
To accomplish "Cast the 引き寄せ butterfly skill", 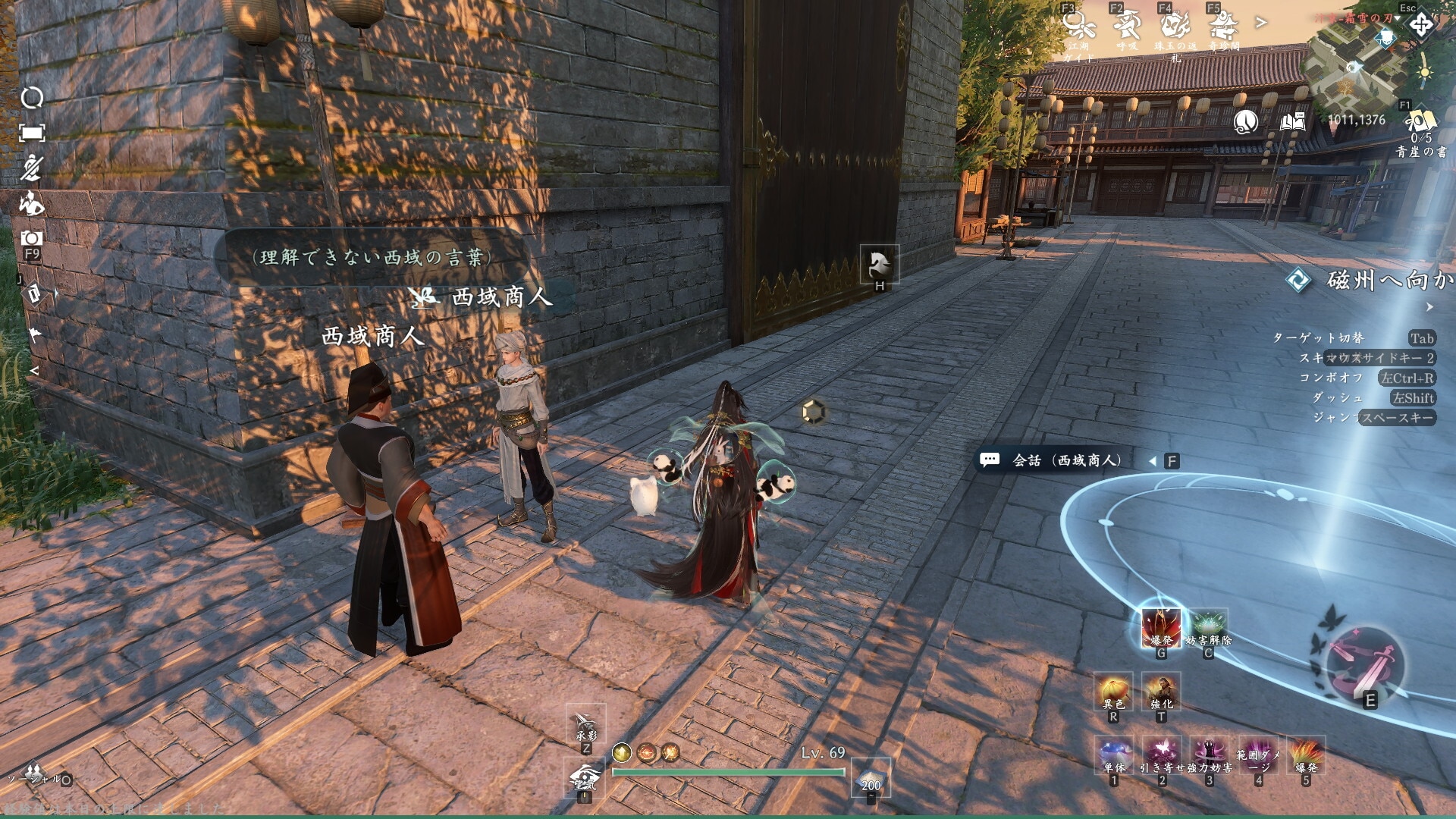I will pos(1161,755).
